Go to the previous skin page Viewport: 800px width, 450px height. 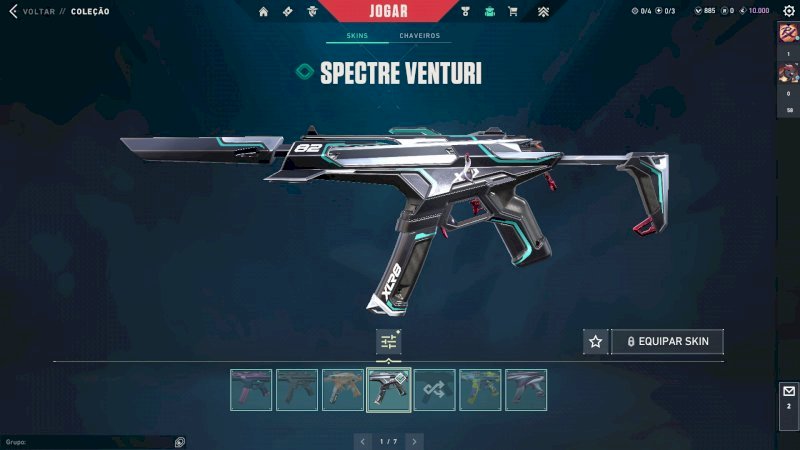[362, 441]
